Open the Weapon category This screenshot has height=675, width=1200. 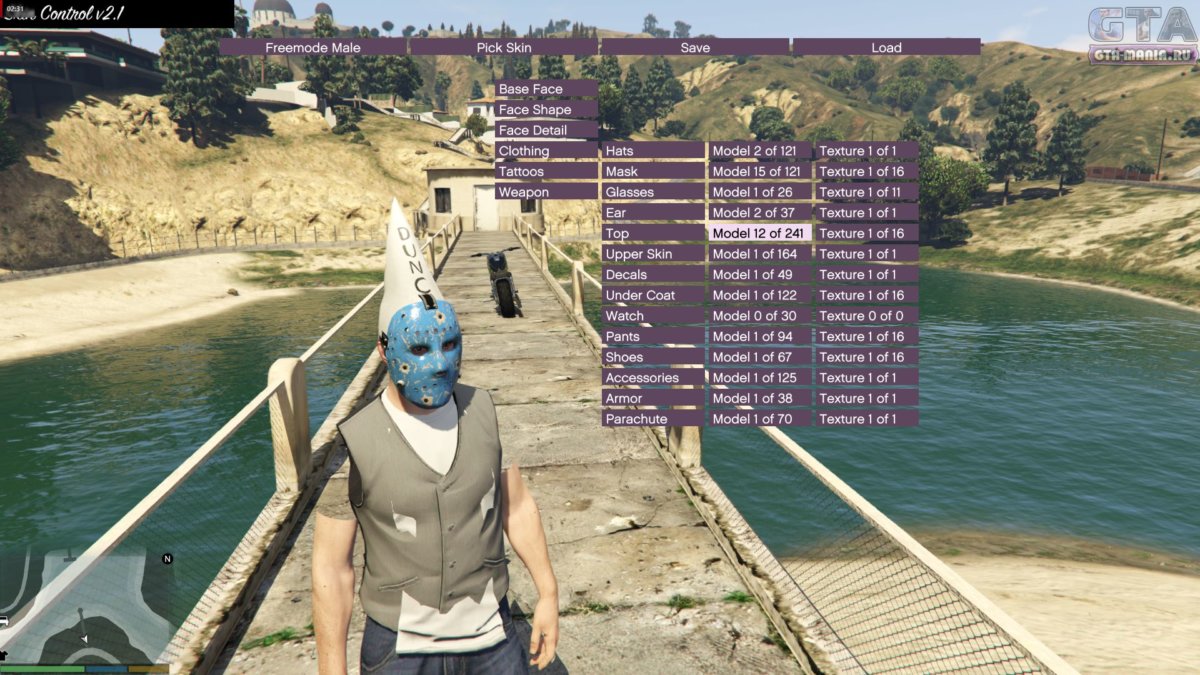[546, 192]
